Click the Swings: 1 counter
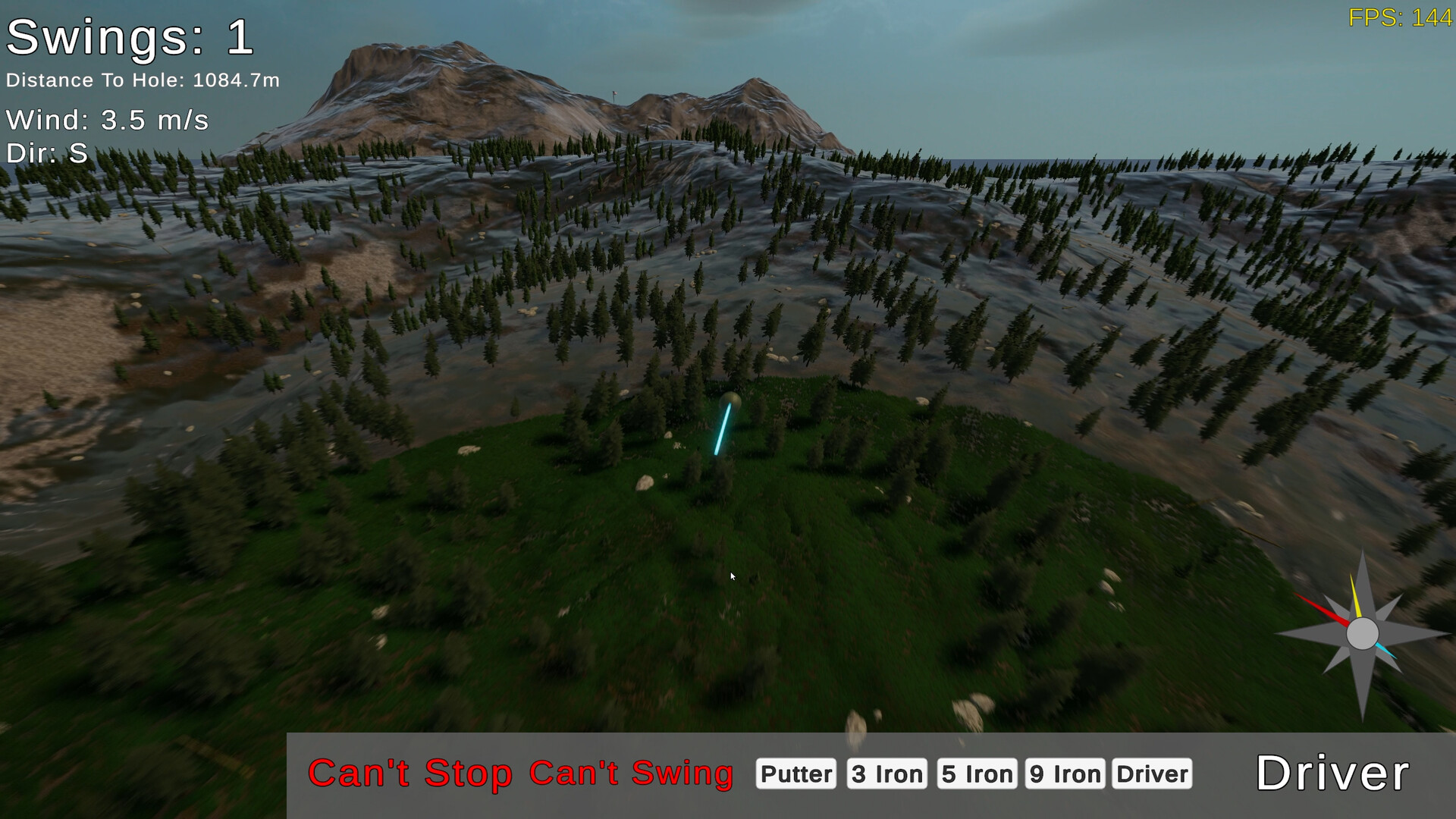This screenshot has width=1456, height=819. (129, 39)
